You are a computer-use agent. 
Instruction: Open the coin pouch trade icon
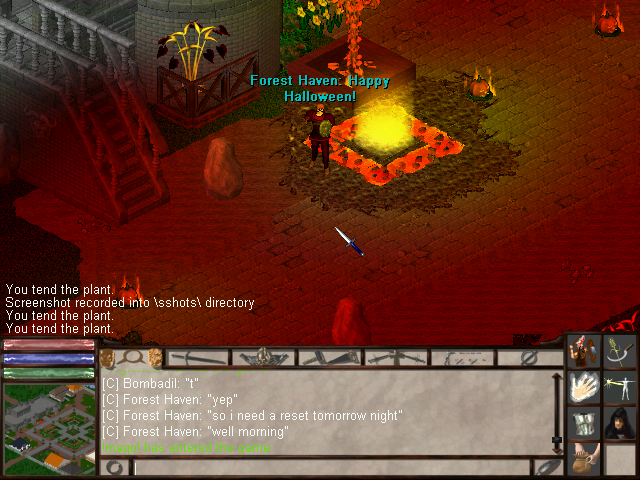click(584, 458)
